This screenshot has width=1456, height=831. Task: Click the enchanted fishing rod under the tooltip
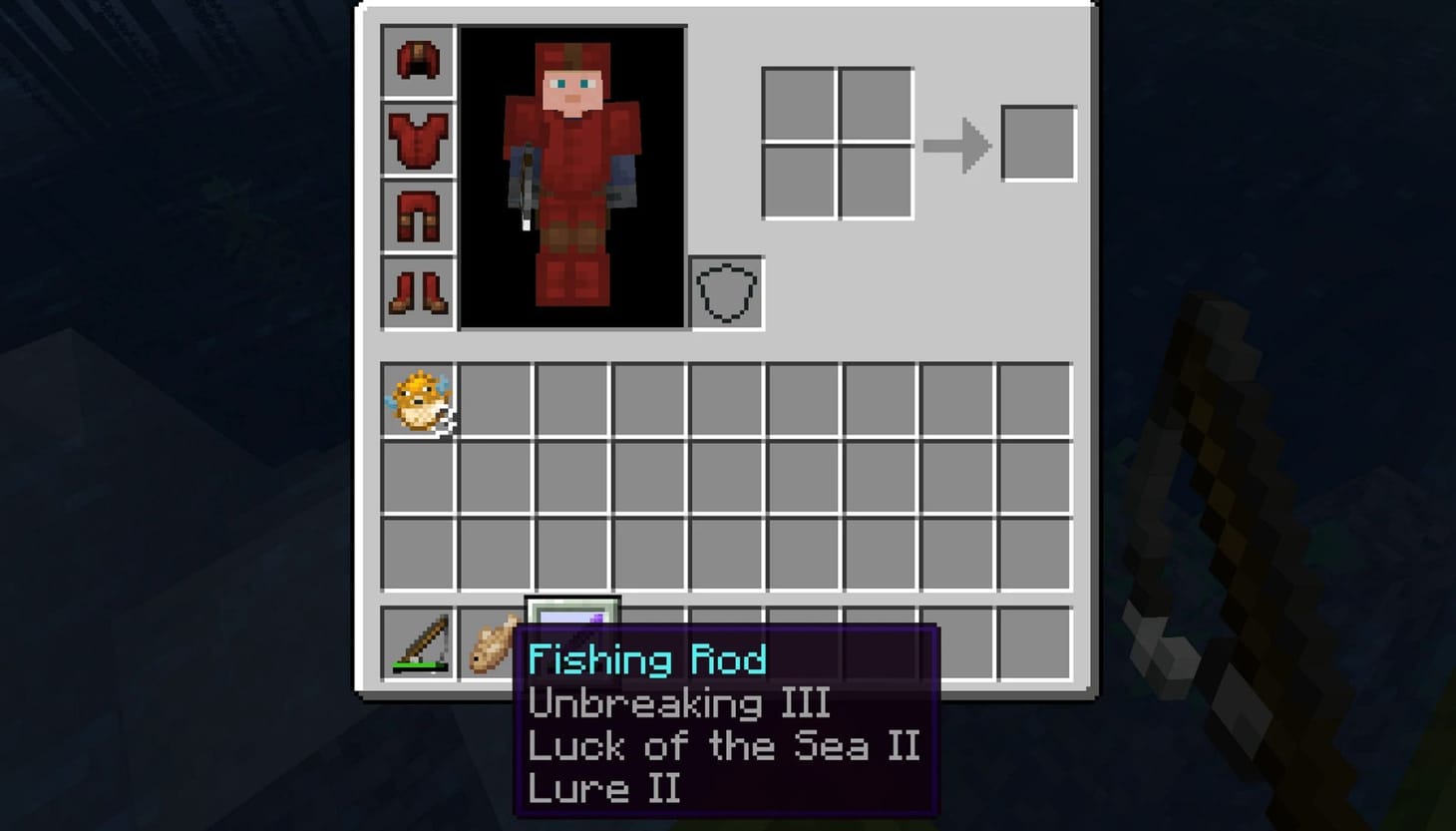[569, 619]
